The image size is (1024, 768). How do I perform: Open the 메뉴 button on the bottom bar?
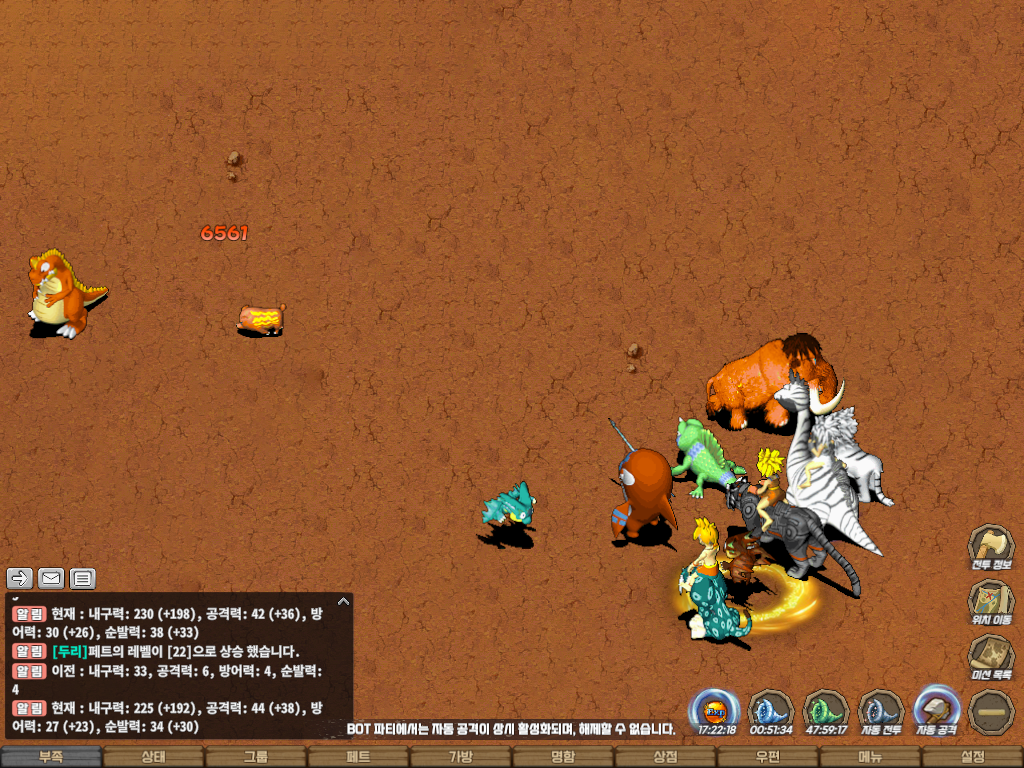tap(870, 757)
